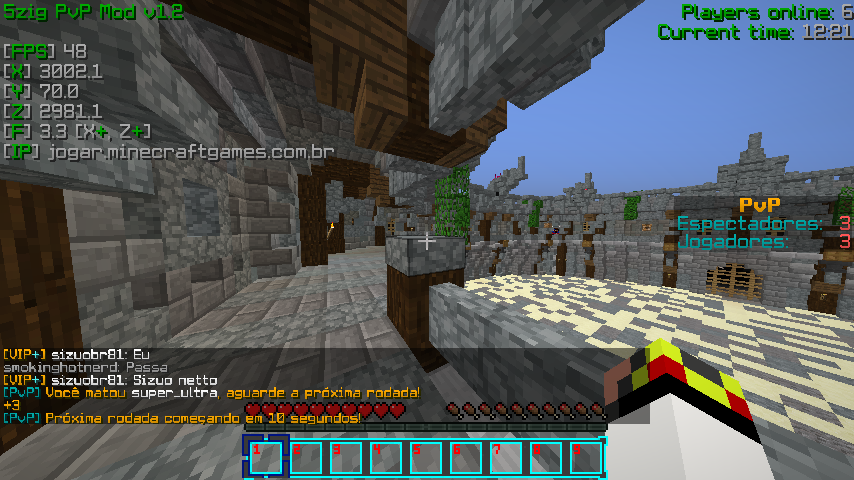Screen dimensions: 854x480
Task: Select hotbar slot numbered 1
Action: [x=265, y=457]
